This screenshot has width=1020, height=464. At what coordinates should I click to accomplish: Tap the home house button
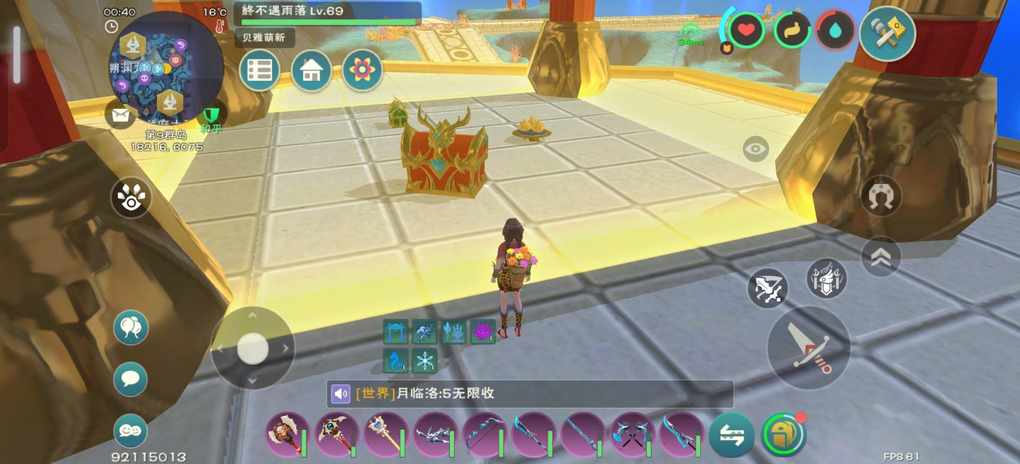tap(311, 70)
